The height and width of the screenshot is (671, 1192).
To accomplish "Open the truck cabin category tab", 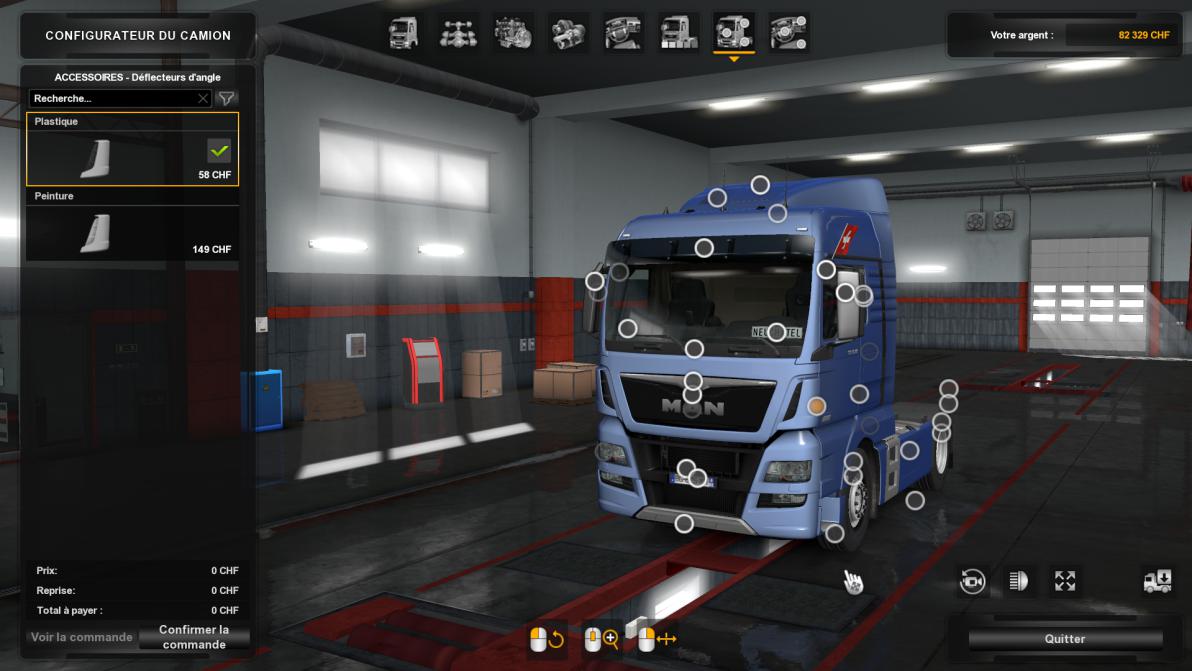I will click(x=403, y=33).
